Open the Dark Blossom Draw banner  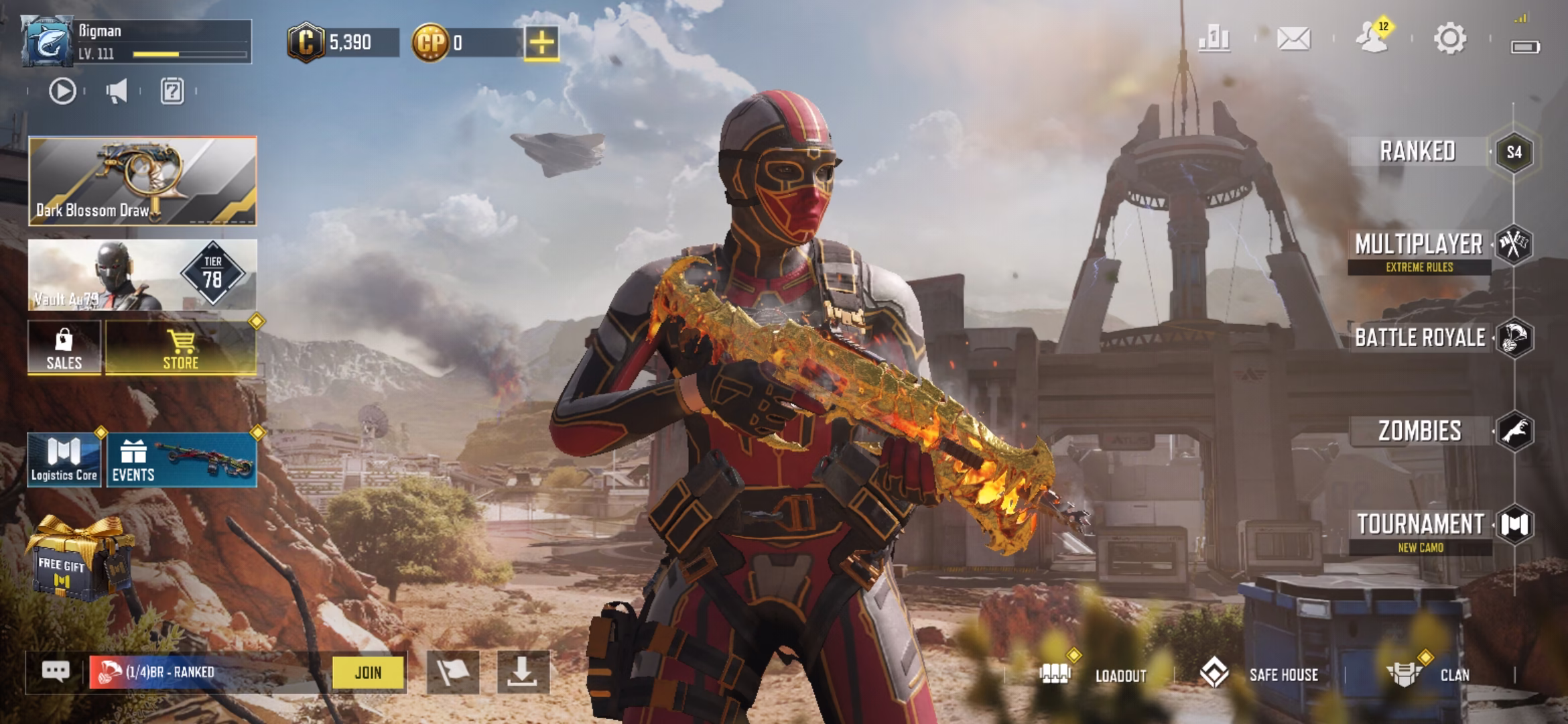click(x=142, y=181)
